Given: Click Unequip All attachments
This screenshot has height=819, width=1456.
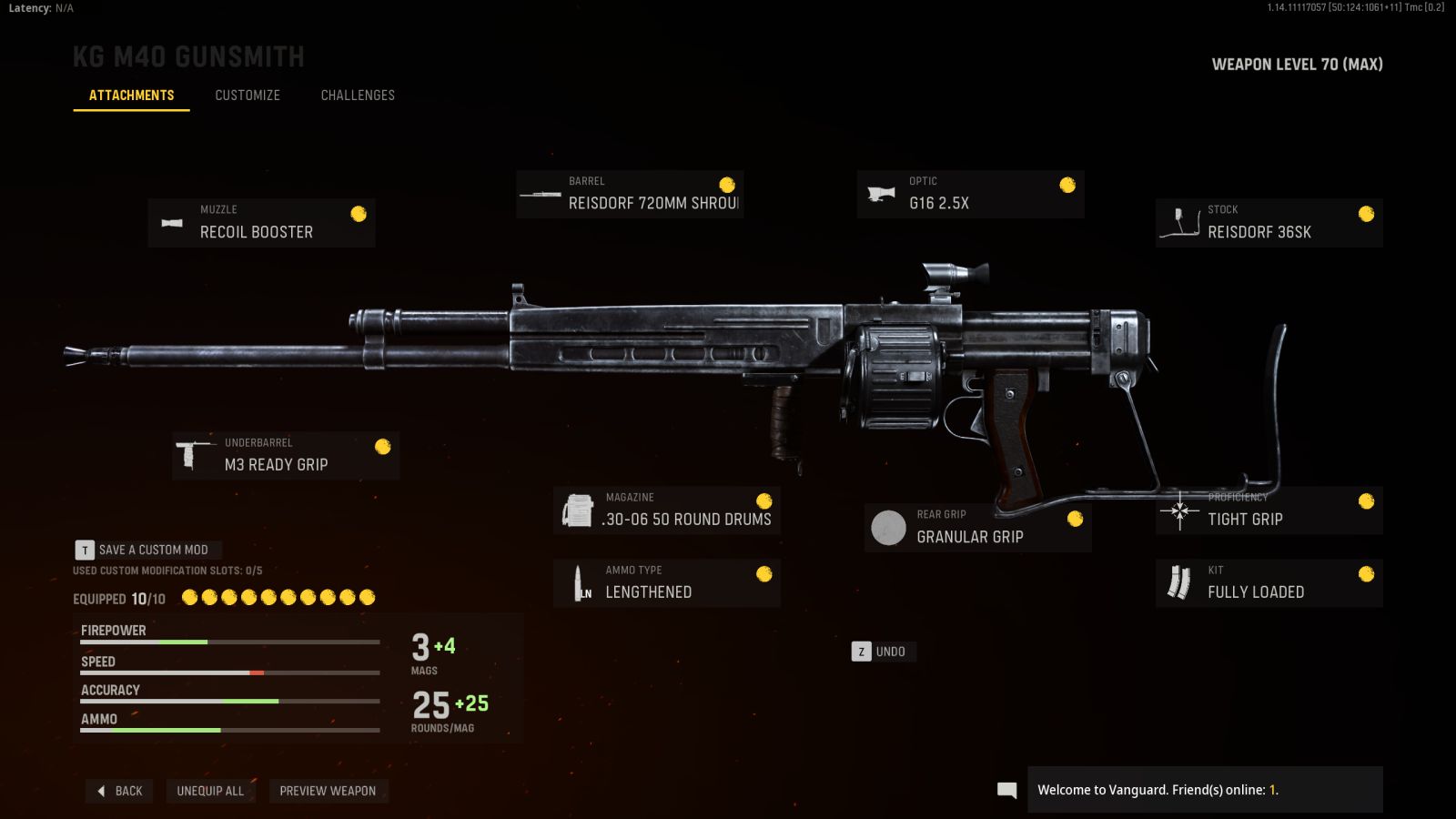Looking at the screenshot, I should click(x=210, y=791).
